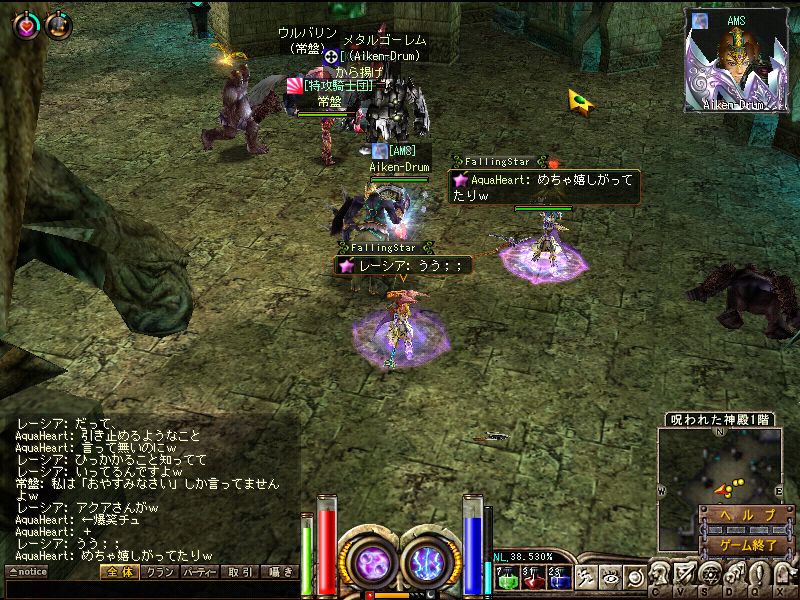This screenshot has height=600, width=800.
Task: Toggle the notice button above chat input
Action: (27, 572)
